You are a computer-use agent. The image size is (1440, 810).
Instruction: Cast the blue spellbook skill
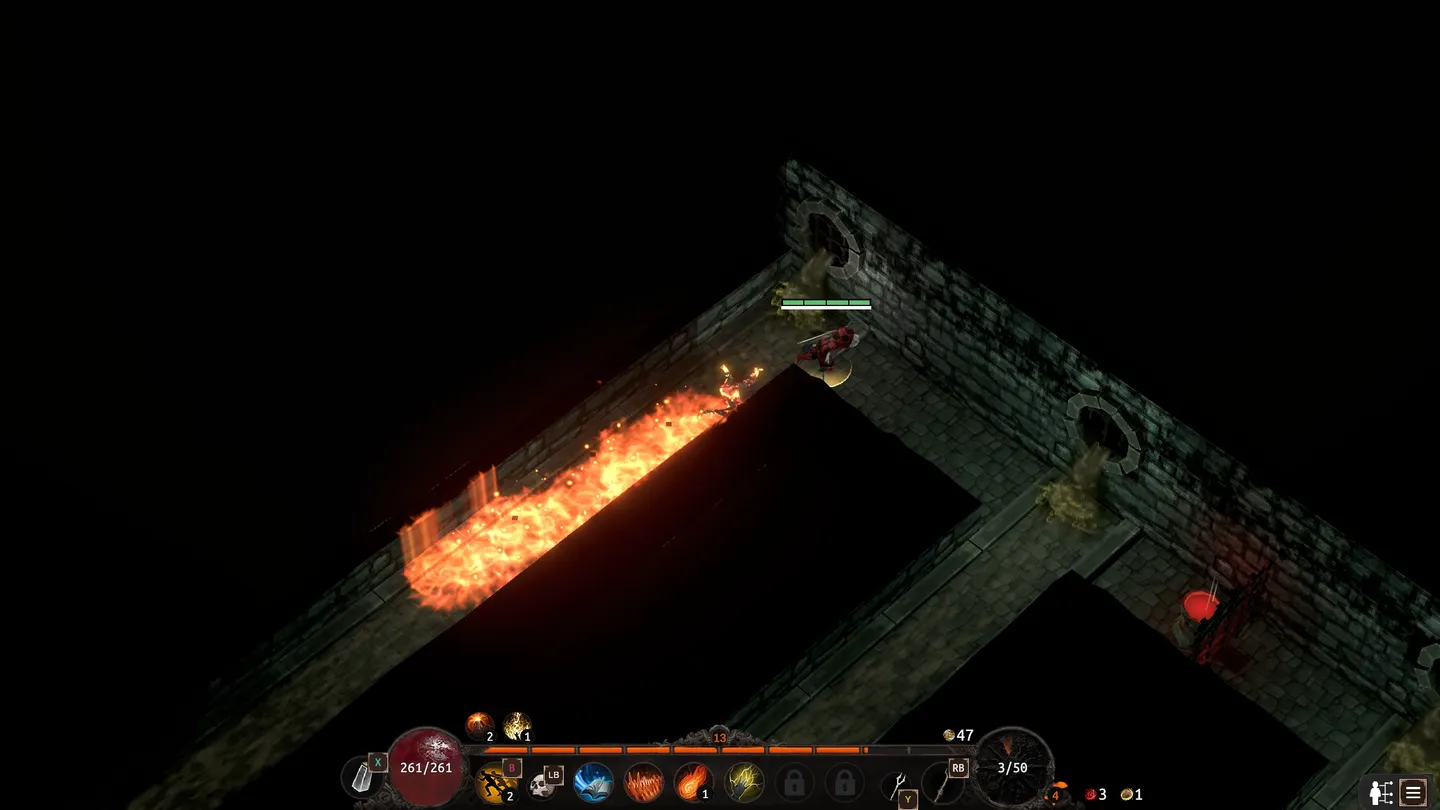(594, 783)
